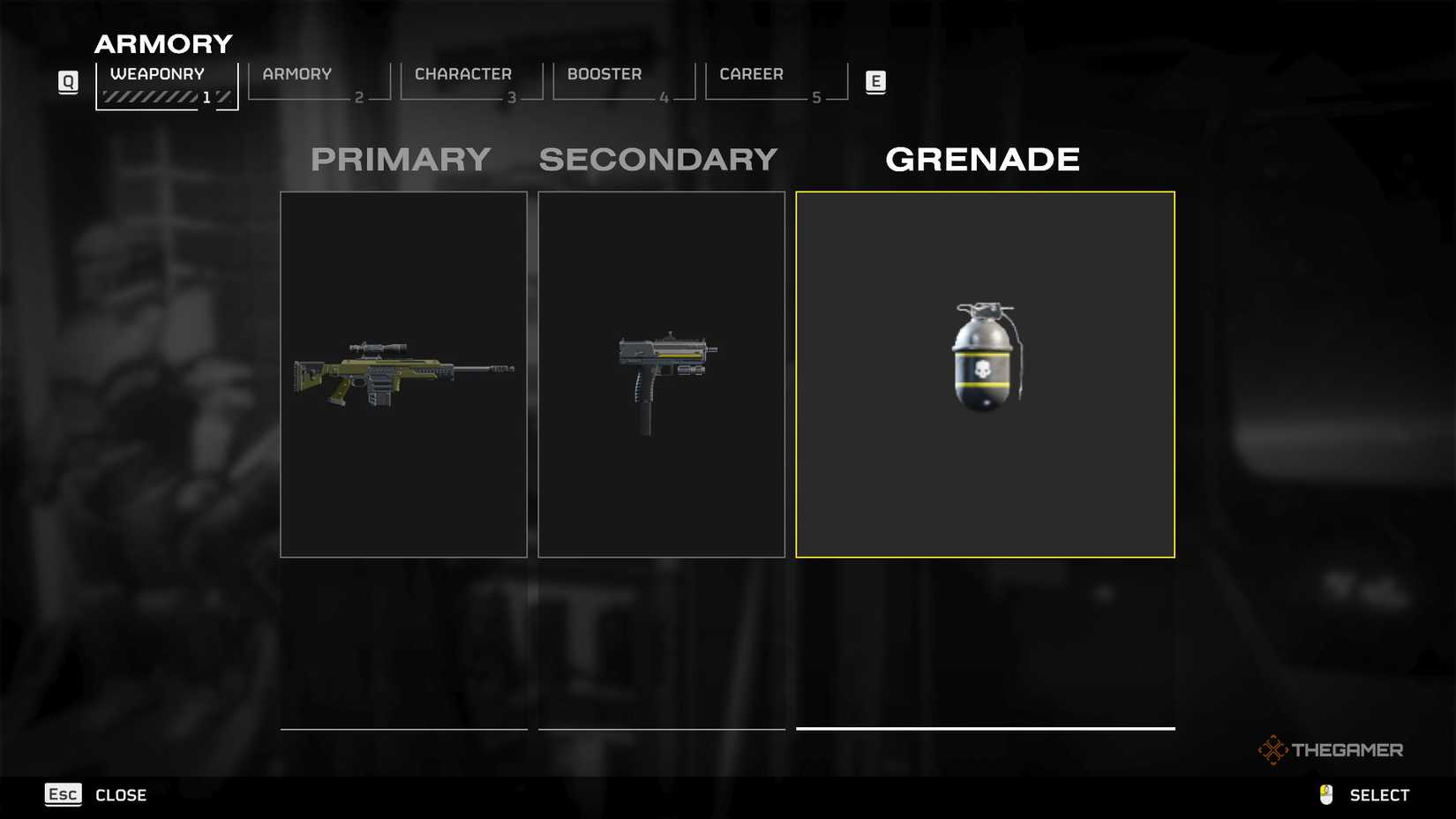Switch to the Weaponry tab
This screenshot has height=819, width=1456.
[x=157, y=74]
